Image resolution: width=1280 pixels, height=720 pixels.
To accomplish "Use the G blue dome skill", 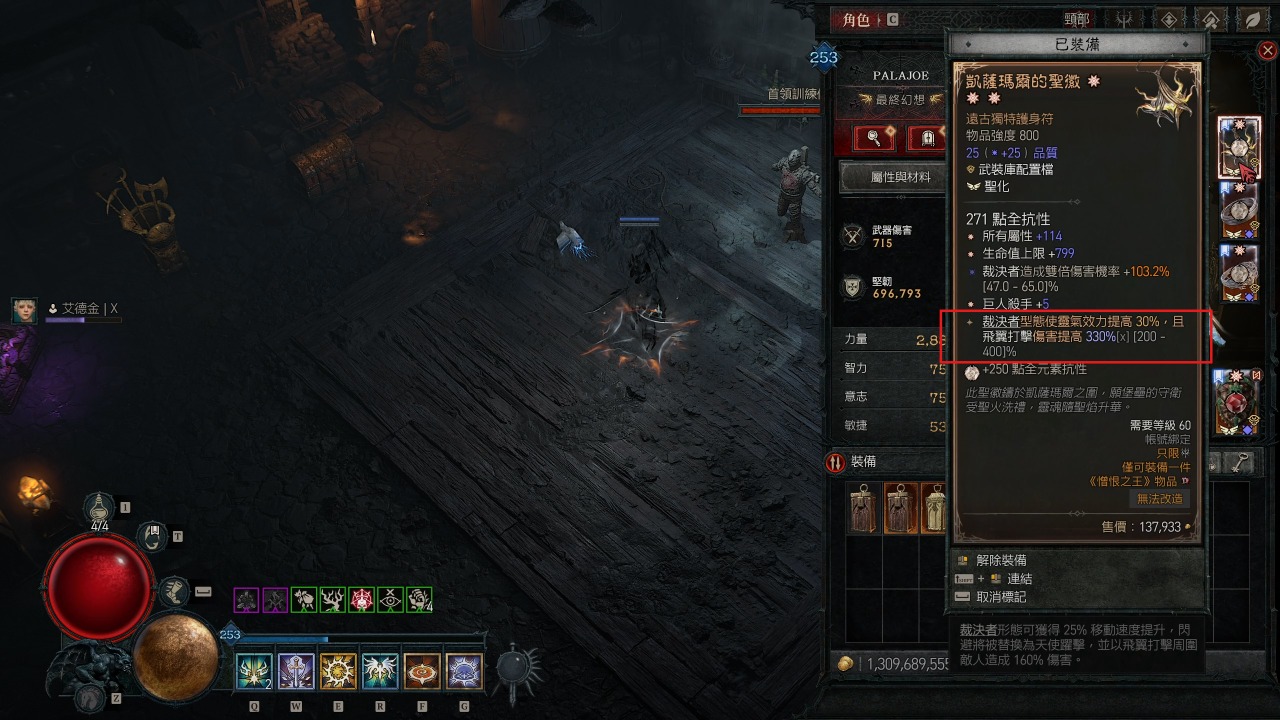I will click(x=464, y=671).
